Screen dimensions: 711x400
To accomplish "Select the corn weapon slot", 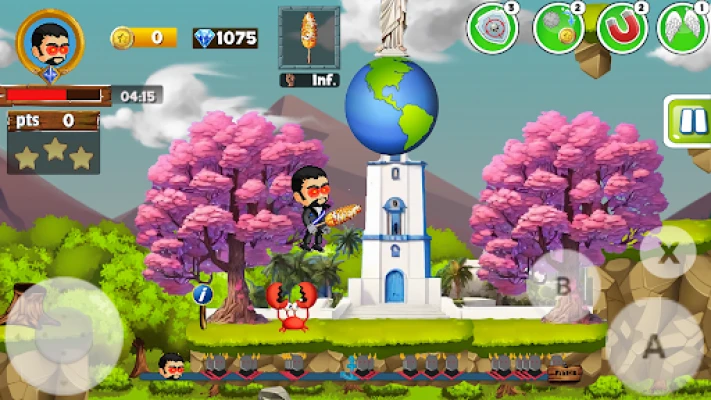I will (309, 39).
